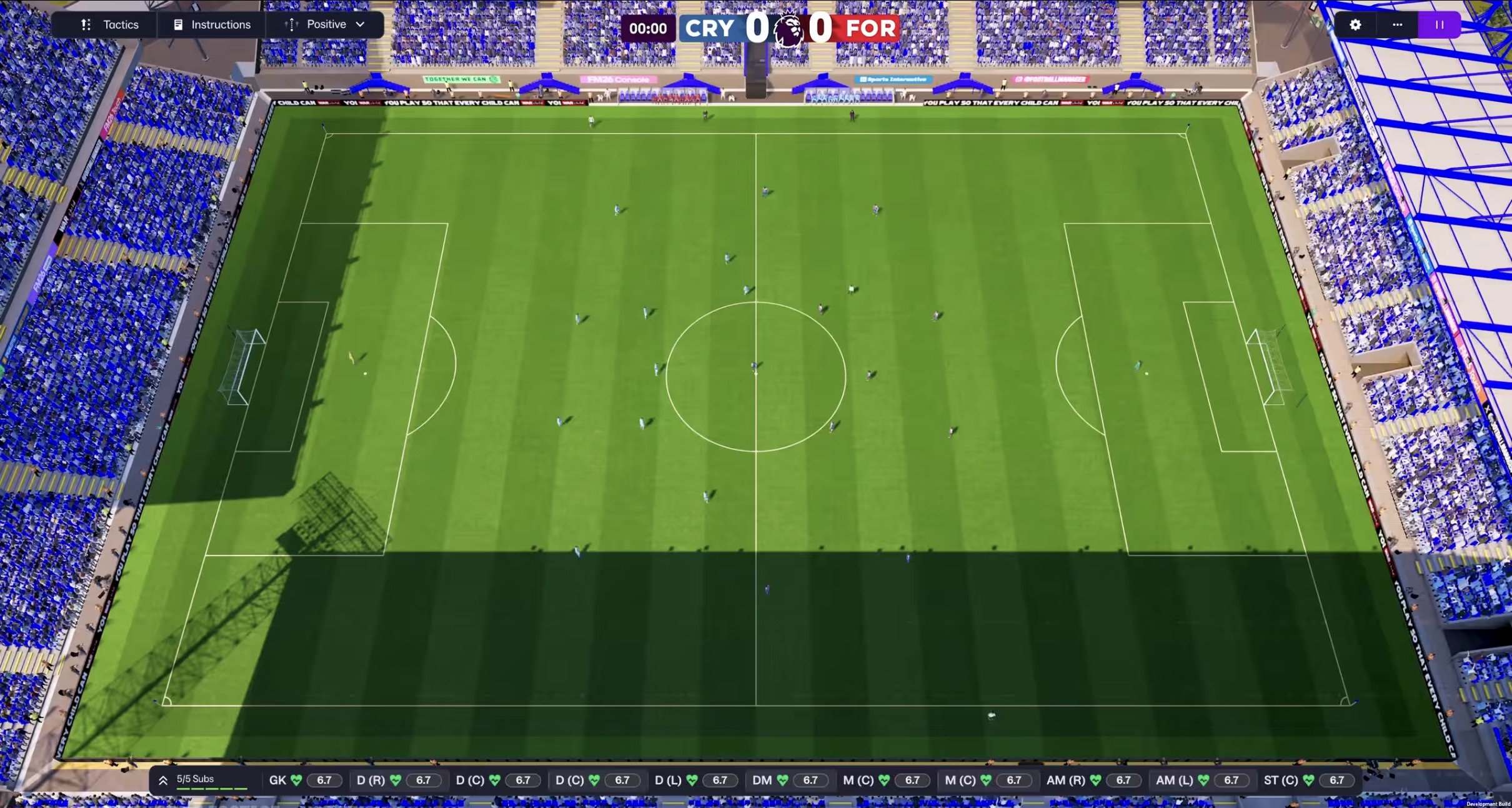
Task: Open the match settings gear icon
Action: click(1356, 25)
